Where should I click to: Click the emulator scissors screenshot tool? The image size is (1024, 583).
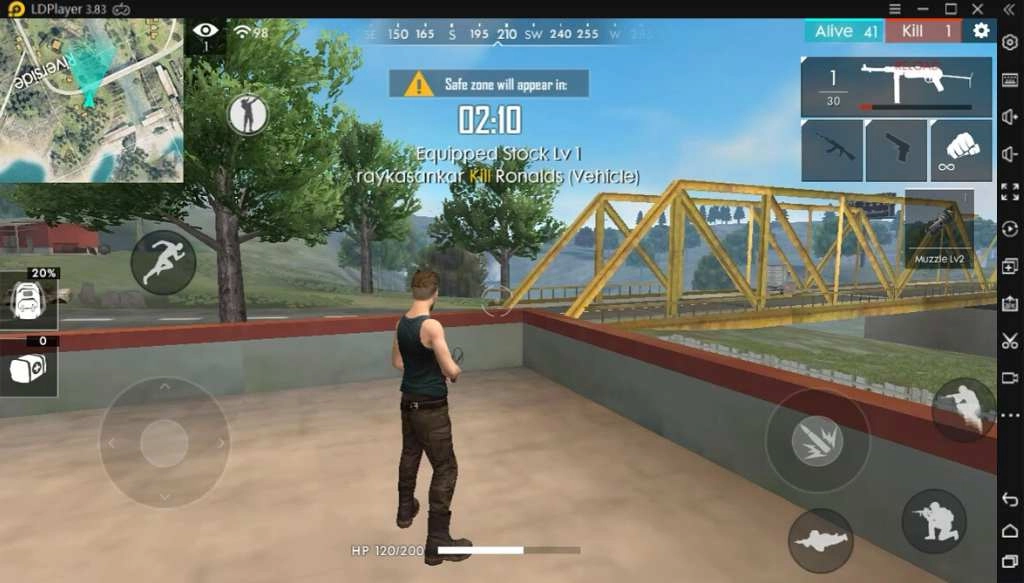point(1009,341)
